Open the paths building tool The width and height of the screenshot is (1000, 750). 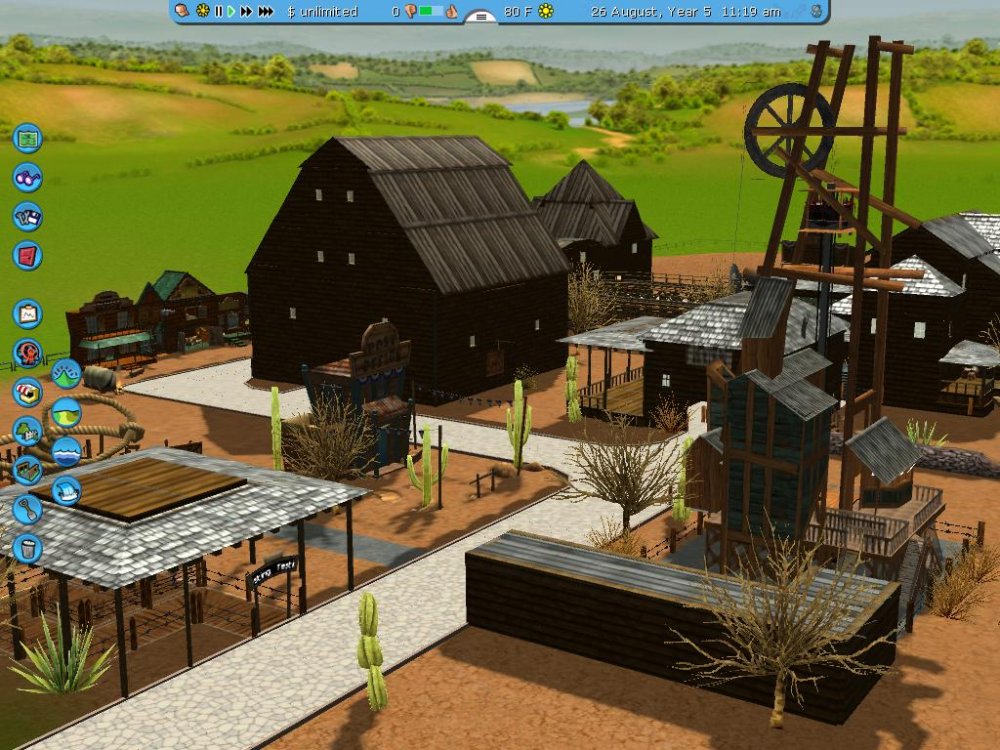pos(27,470)
